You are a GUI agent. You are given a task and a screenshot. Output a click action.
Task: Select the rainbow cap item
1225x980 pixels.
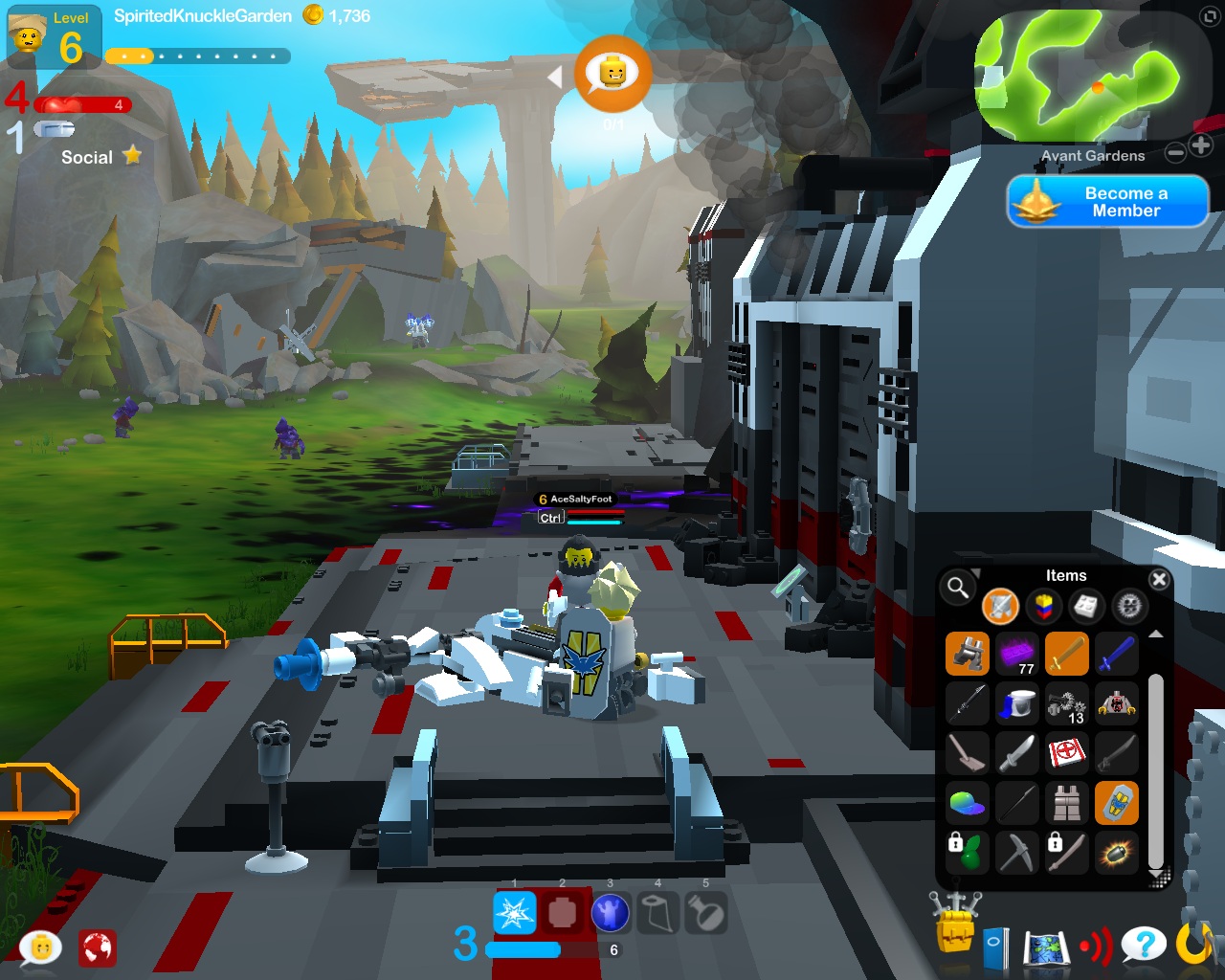pos(967,804)
